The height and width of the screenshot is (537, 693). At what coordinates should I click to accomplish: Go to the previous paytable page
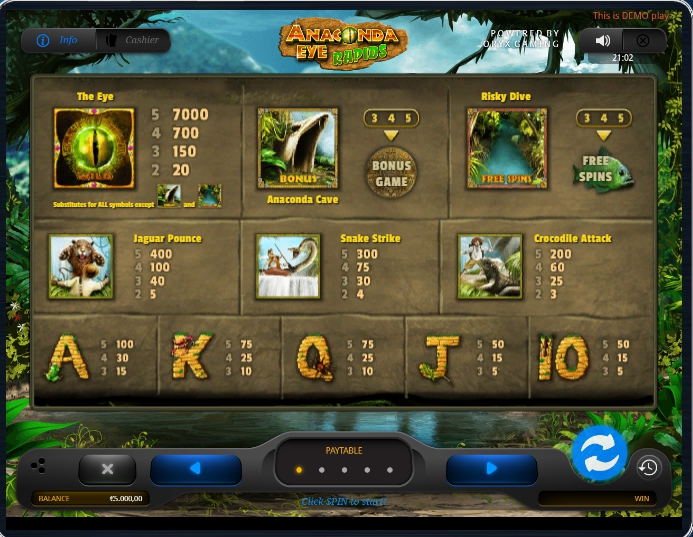coord(196,468)
